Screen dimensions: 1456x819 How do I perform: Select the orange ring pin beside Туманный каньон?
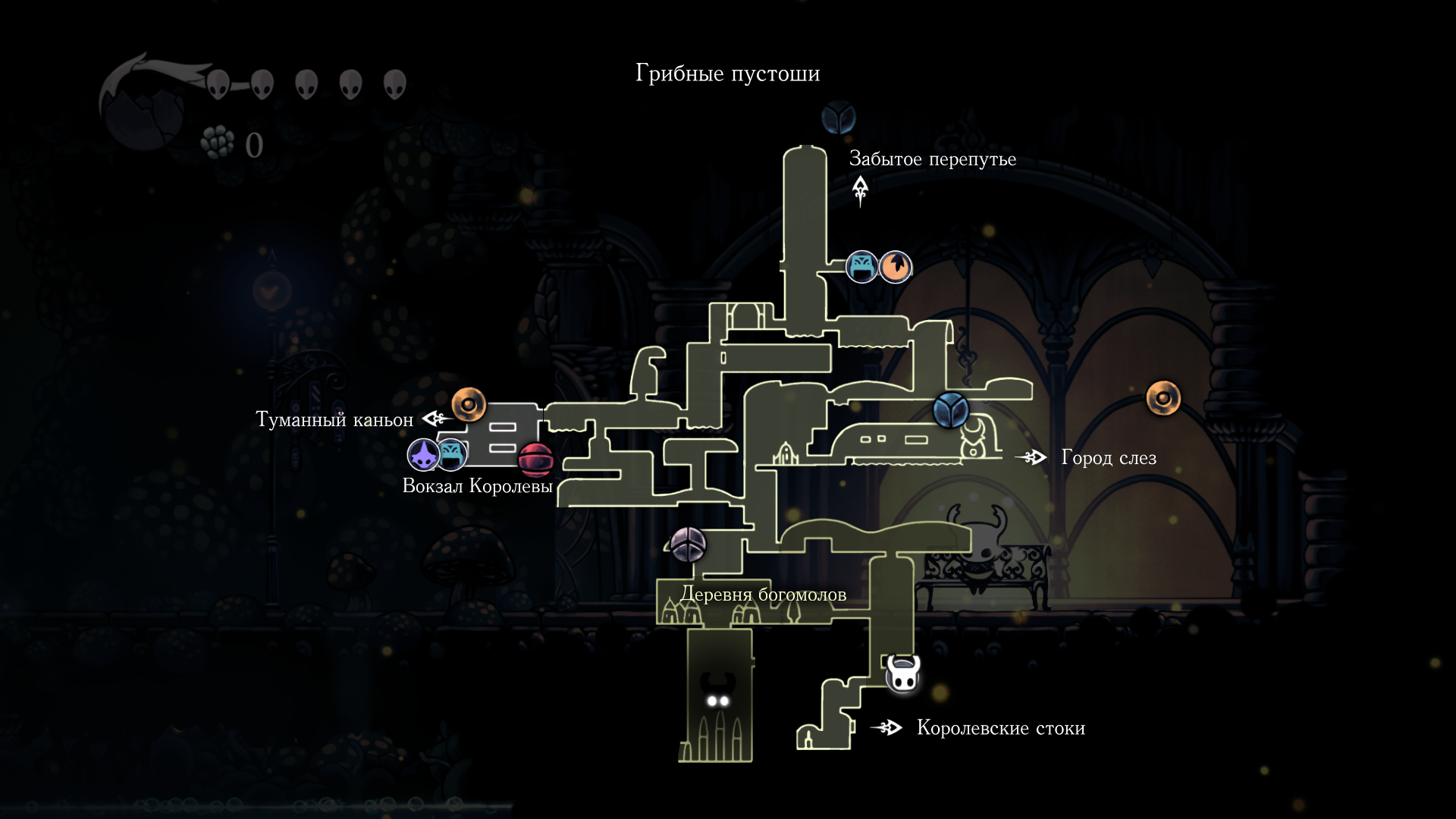(x=469, y=404)
